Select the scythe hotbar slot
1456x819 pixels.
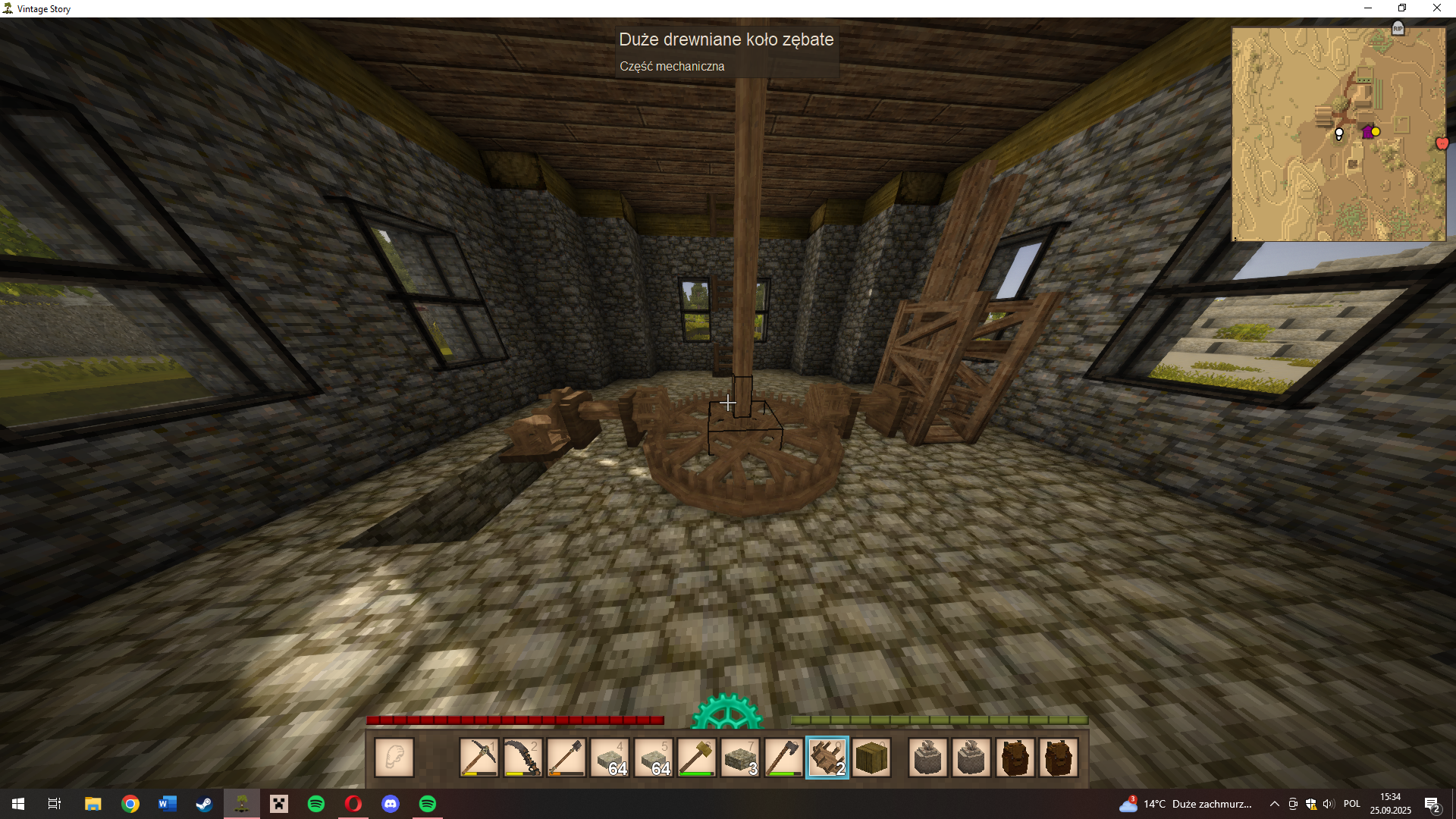click(522, 758)
